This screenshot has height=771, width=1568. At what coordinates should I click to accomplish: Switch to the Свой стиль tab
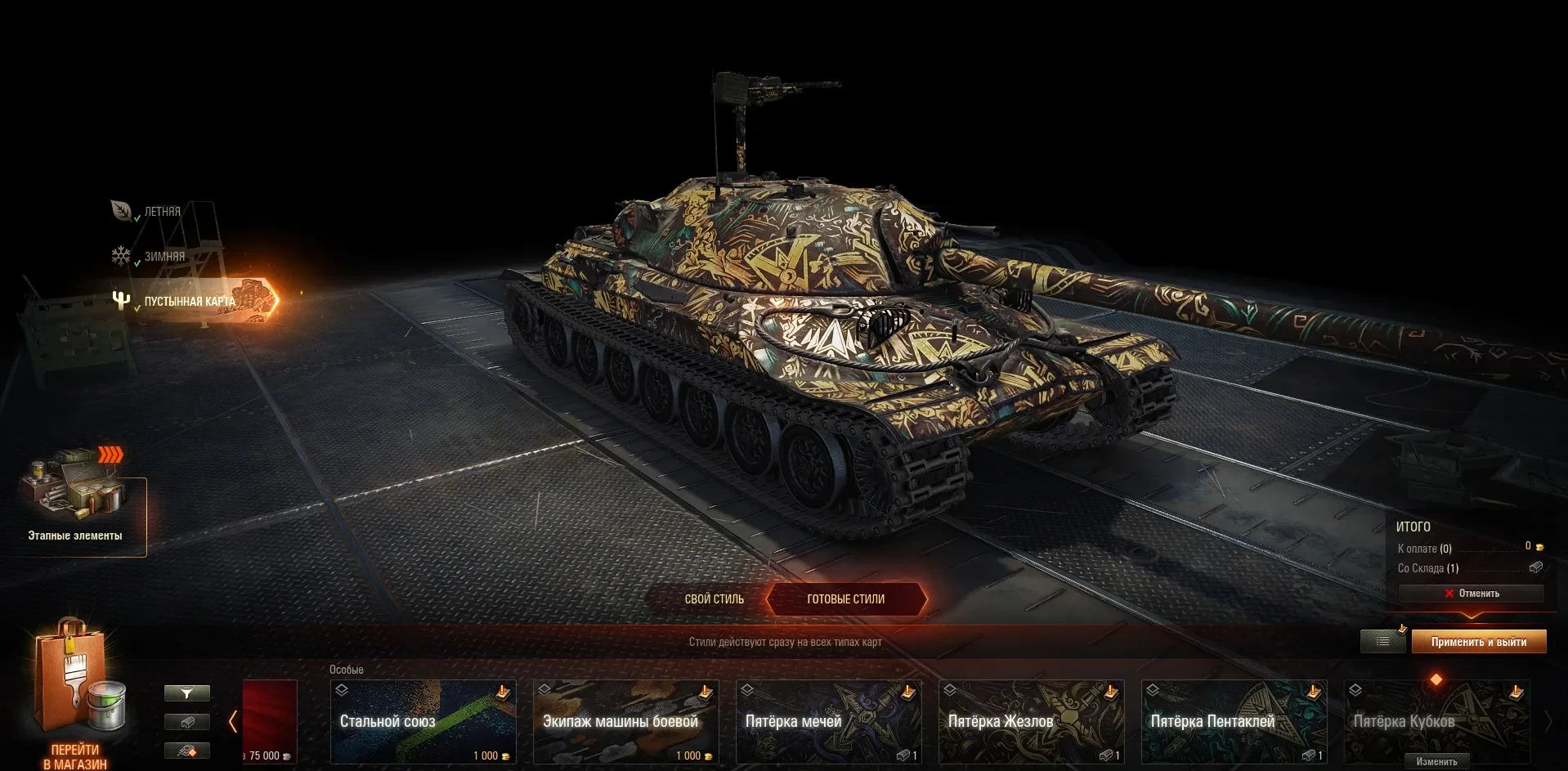tap(714, 599)
